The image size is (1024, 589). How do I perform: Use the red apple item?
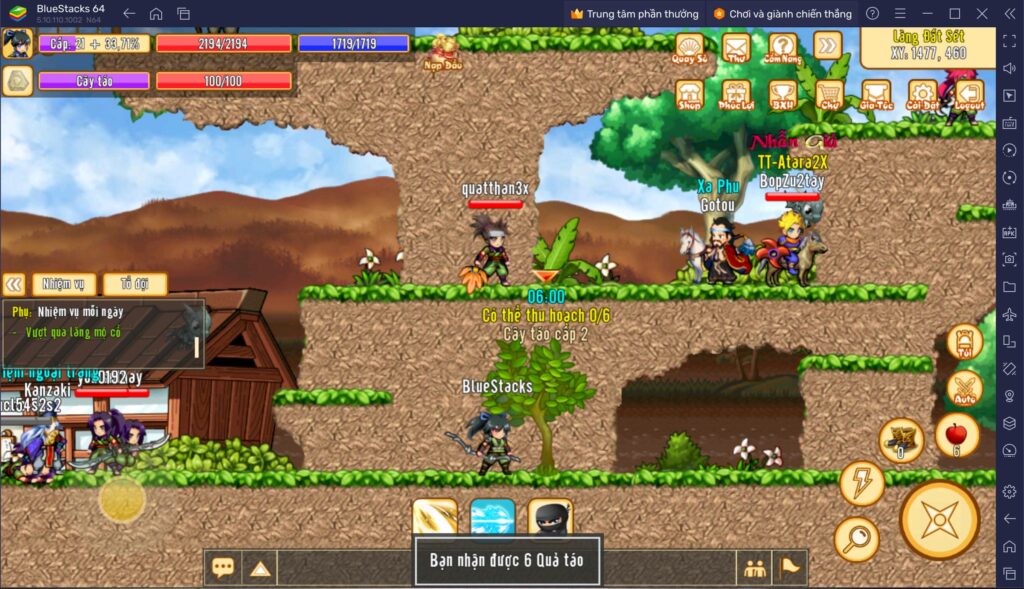click(x=957, y=436)
